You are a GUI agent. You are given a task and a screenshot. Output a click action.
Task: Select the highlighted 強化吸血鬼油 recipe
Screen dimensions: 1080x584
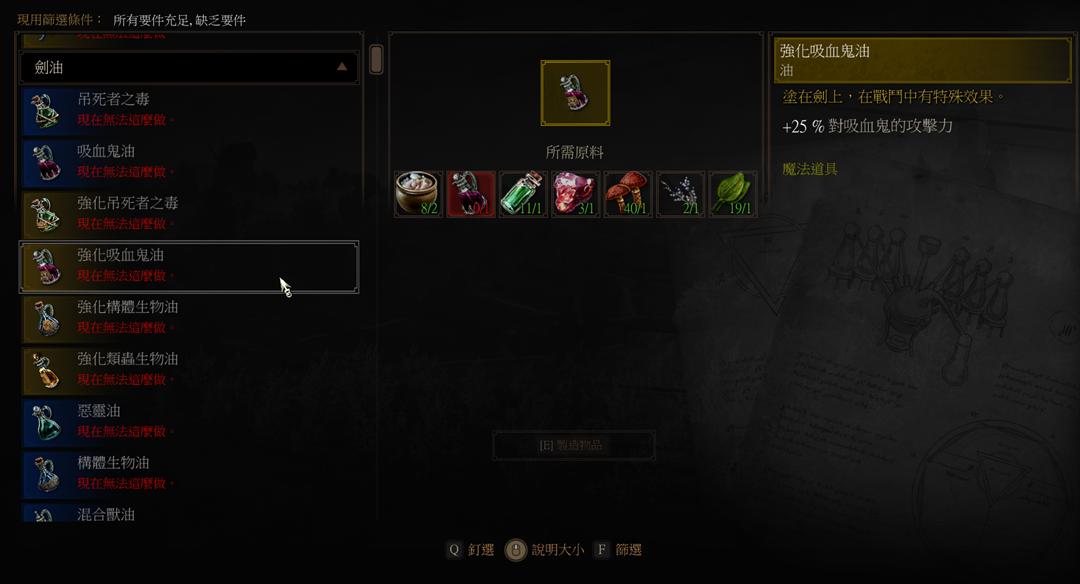tap(189, 266)
